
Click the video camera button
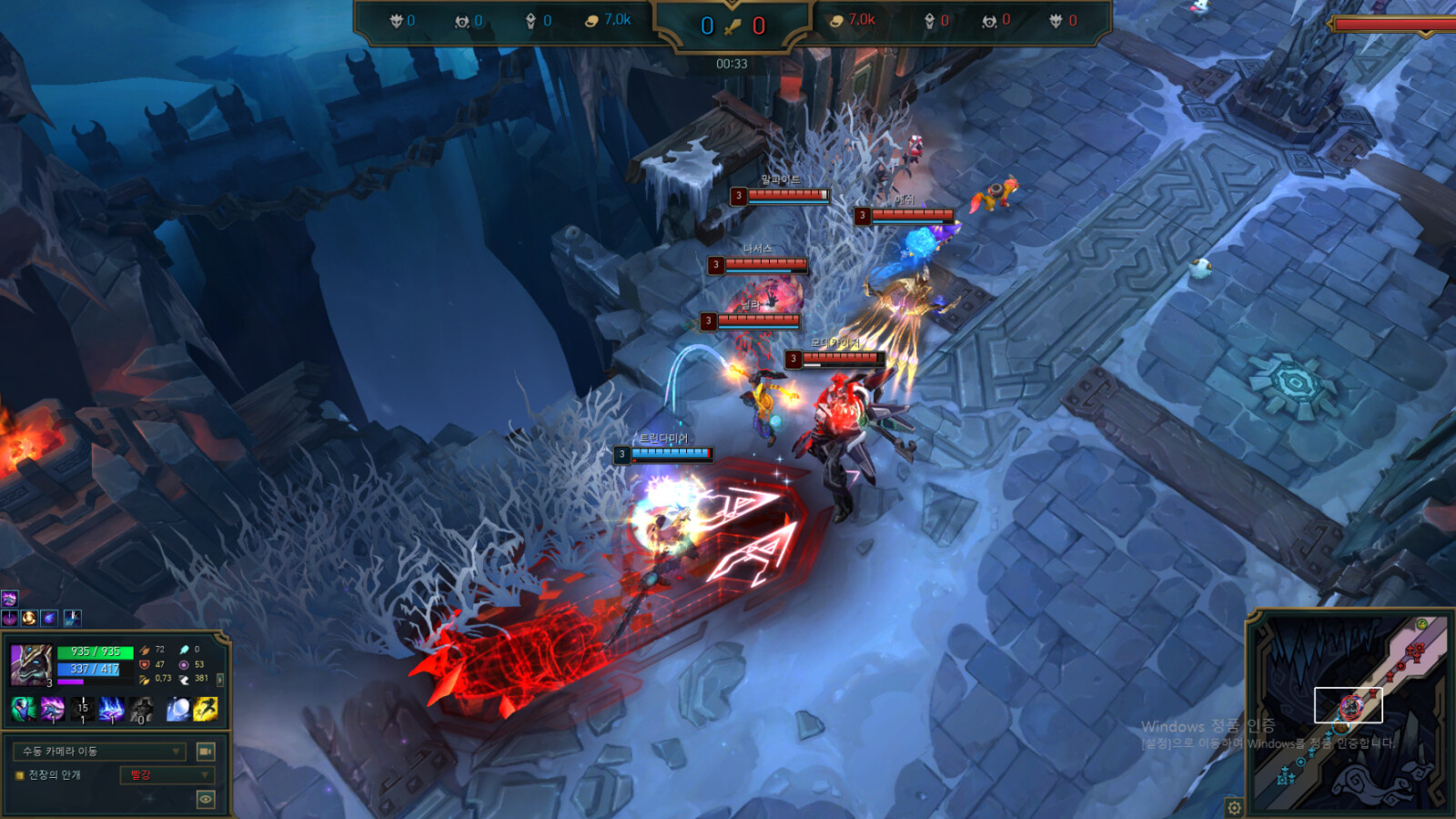click(206, 752)
